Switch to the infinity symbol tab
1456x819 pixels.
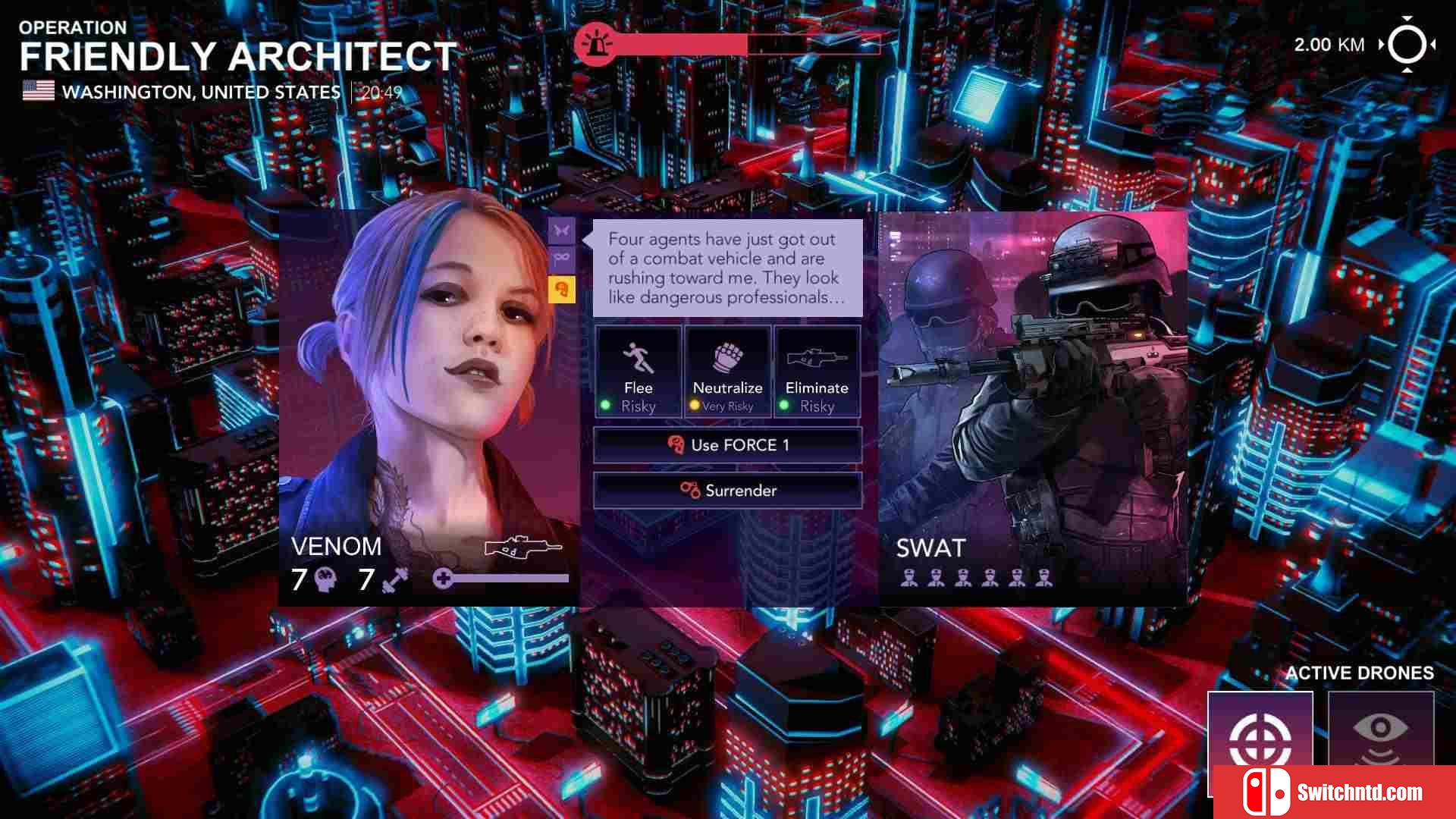(x=561, y=259)
